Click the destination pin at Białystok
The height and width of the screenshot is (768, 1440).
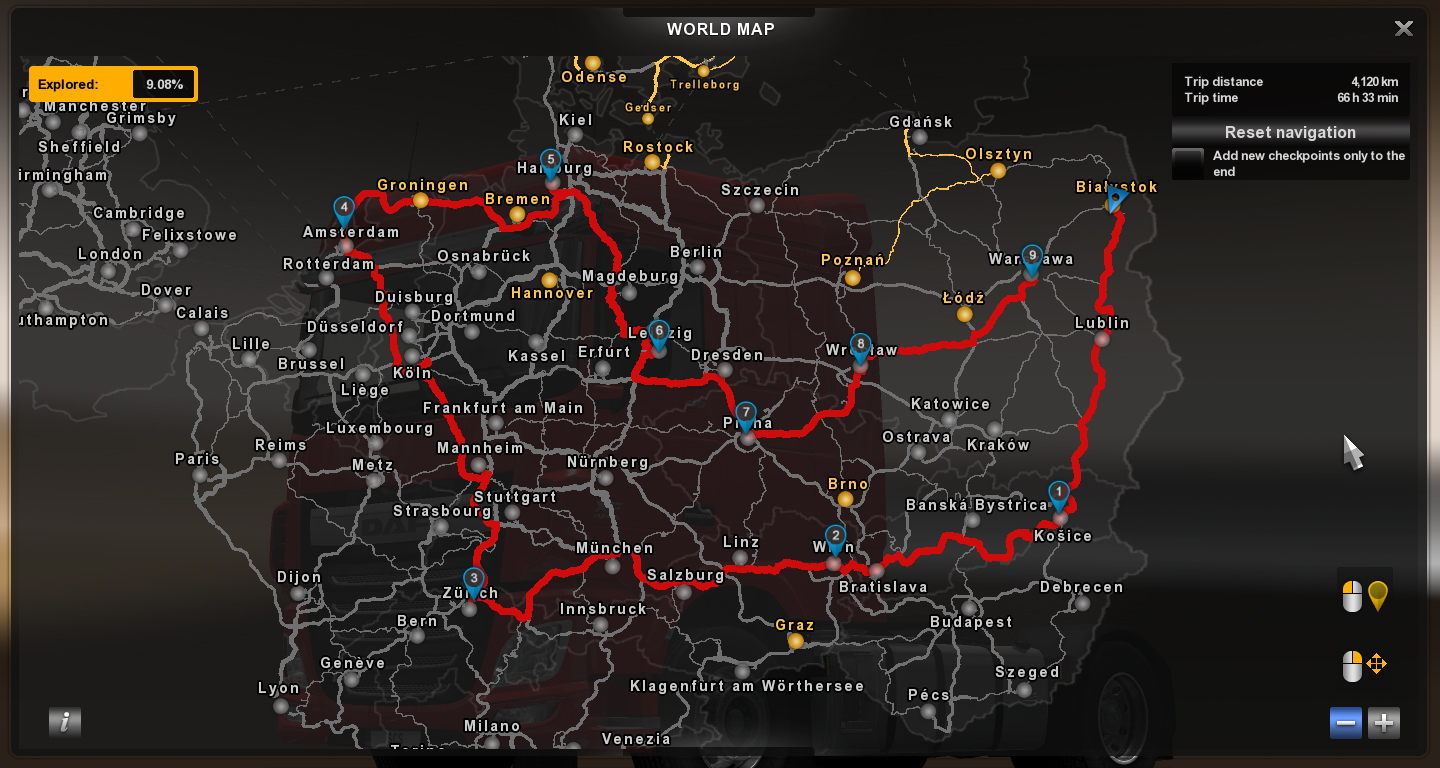(x=1116, y=198)
